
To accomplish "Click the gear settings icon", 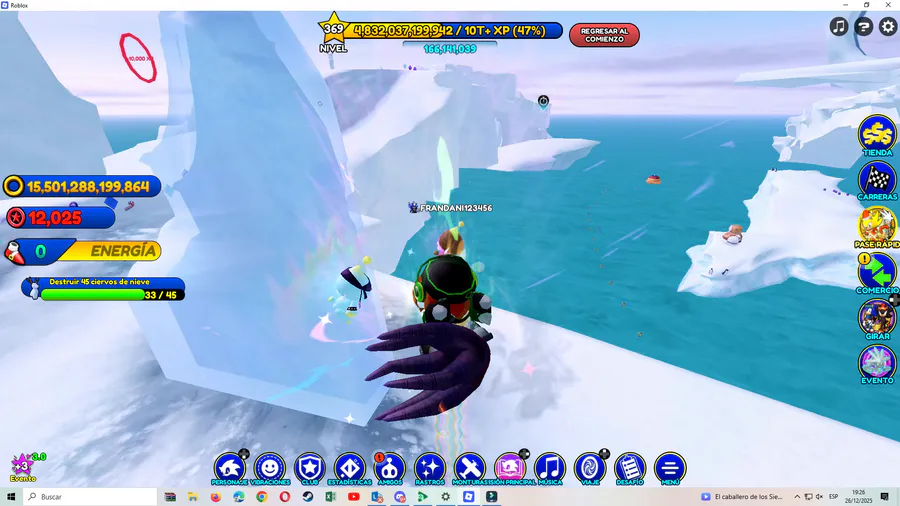I will 887,27.
